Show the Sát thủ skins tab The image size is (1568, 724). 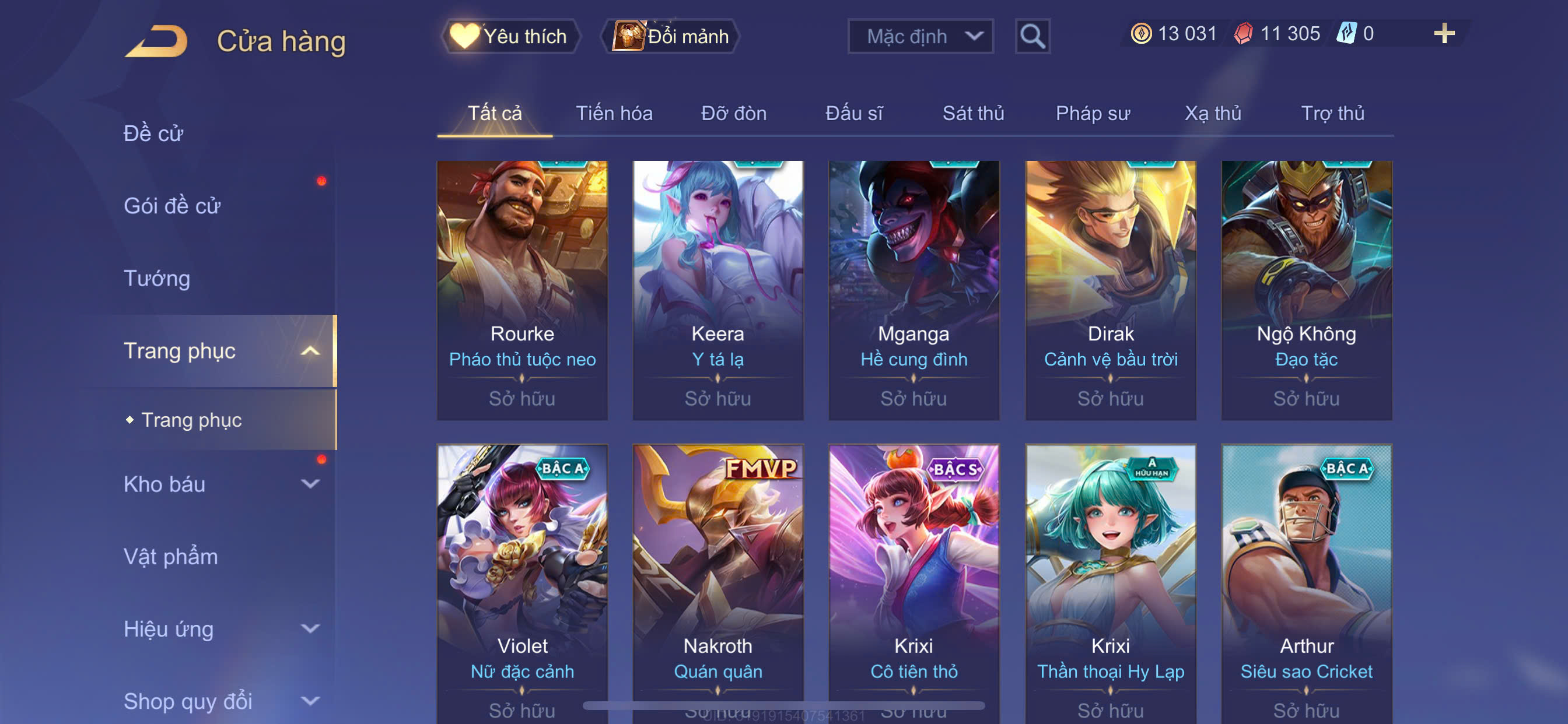(x=972, y=113)
